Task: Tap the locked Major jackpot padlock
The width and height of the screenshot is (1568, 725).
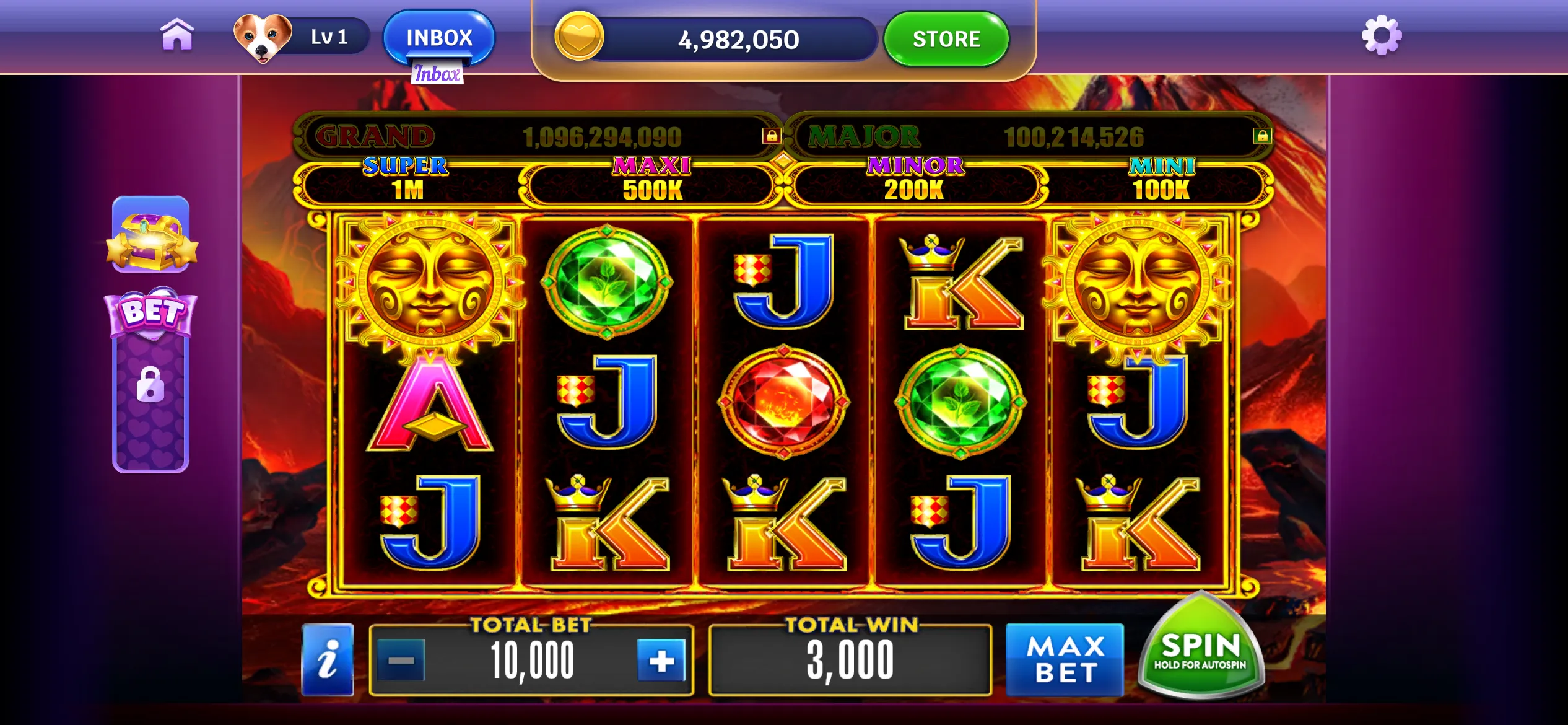Action: point(1261,136)
